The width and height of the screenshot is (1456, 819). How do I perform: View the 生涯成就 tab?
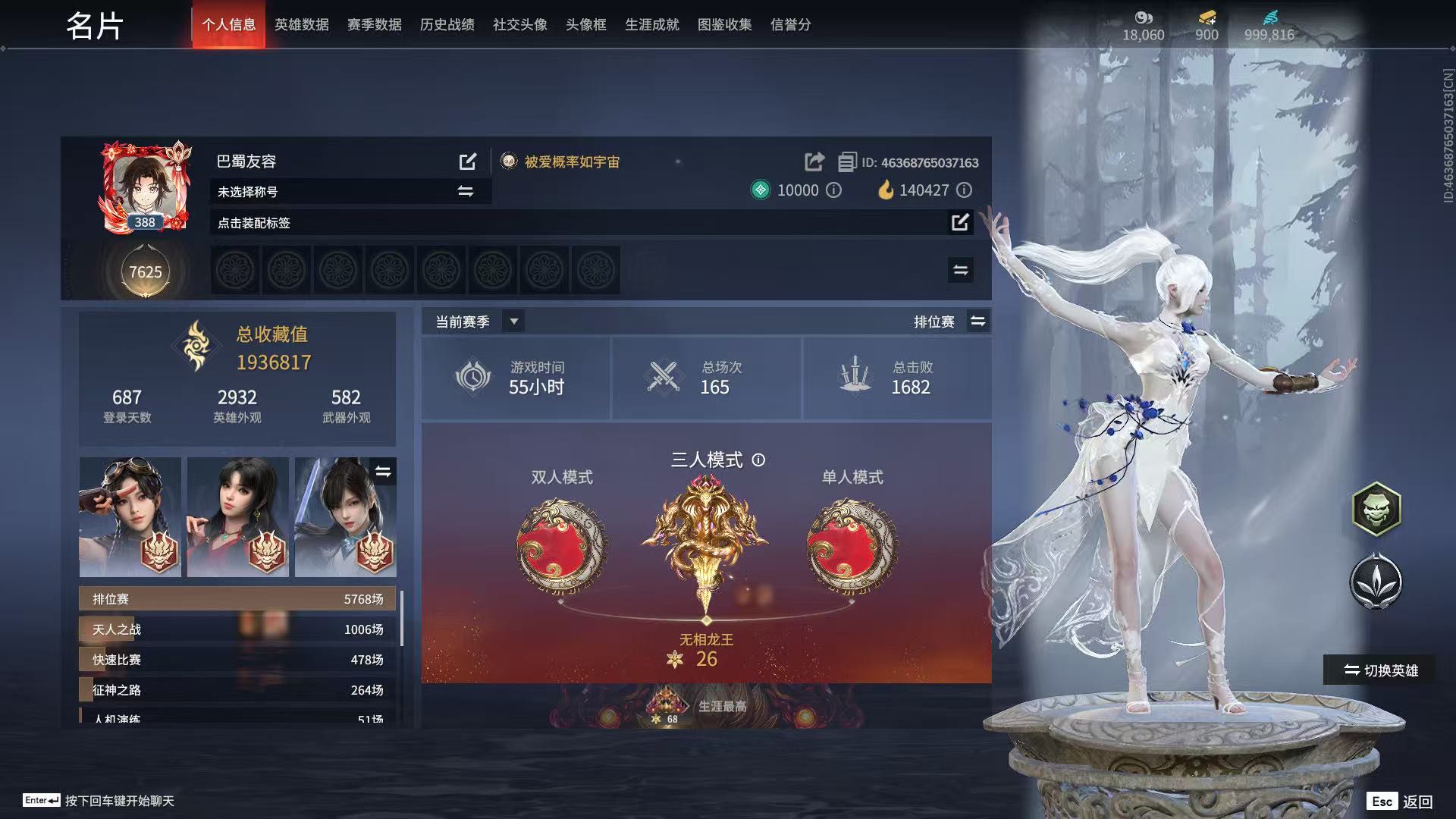coord(651,25)
